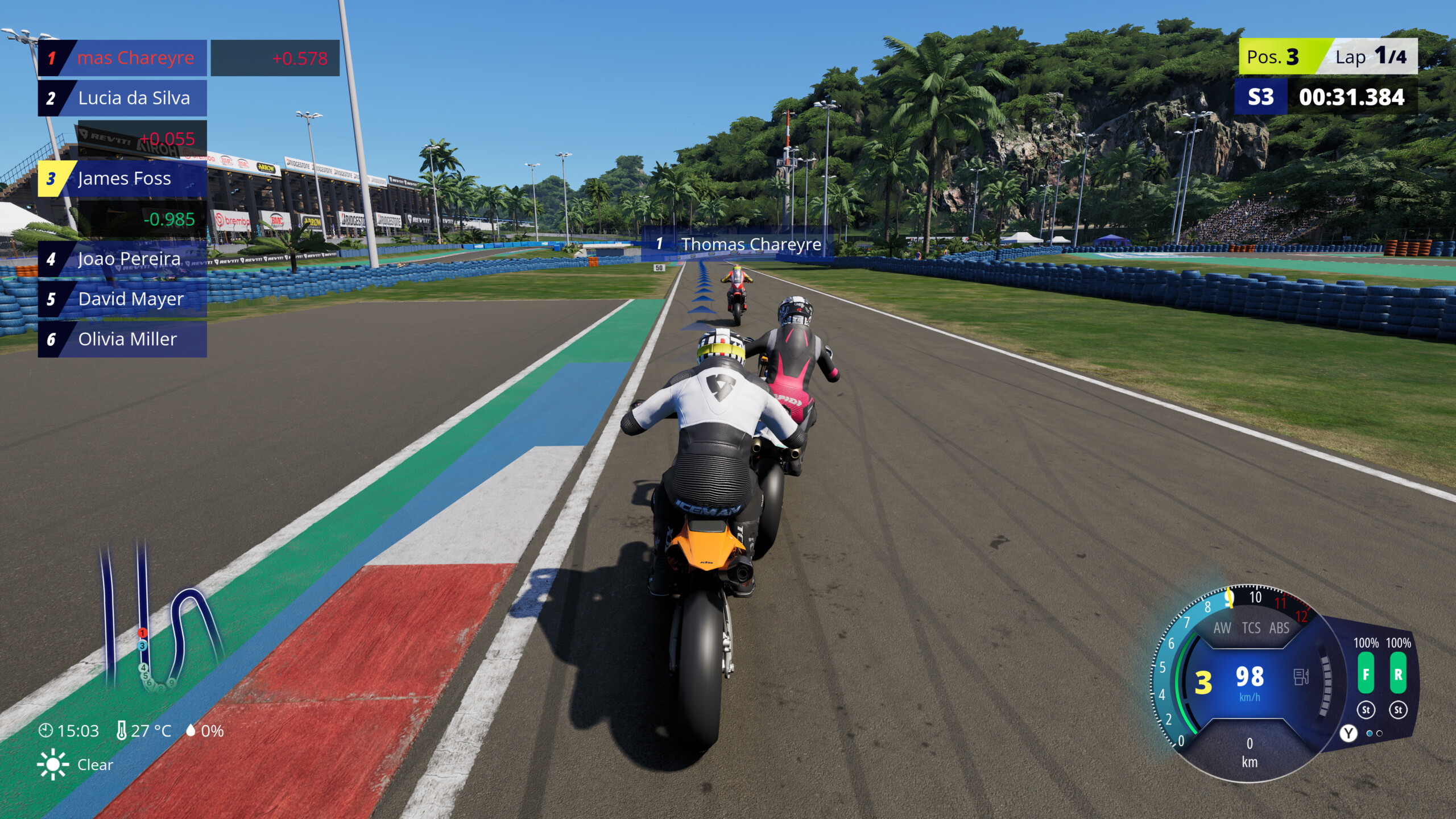The image size is (1456, 819).
Task: Select David Mayer leaderboard row
Action: tap(122, 299)
